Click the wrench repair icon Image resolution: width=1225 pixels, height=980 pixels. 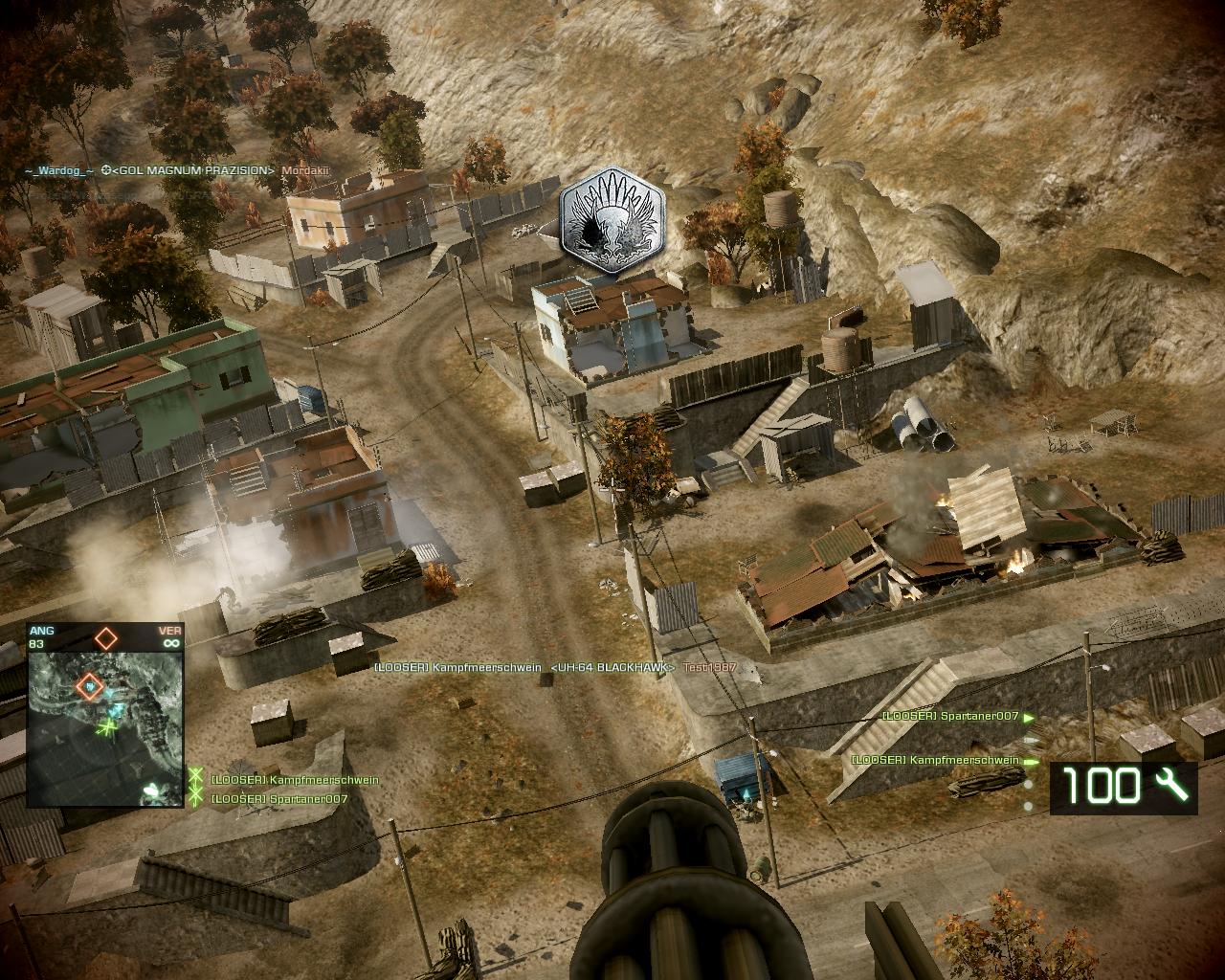1170,786
